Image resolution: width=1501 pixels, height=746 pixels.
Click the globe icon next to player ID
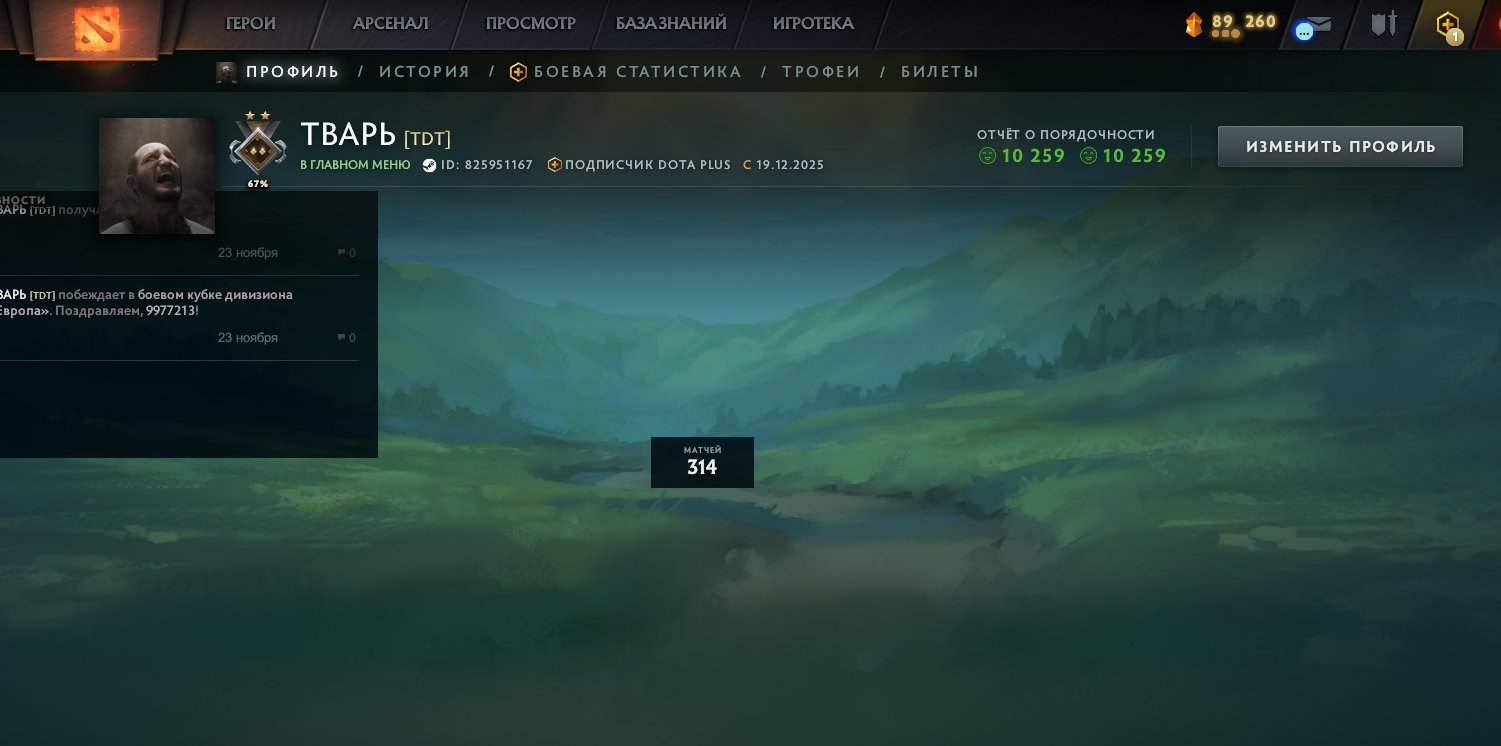[430, 165]
